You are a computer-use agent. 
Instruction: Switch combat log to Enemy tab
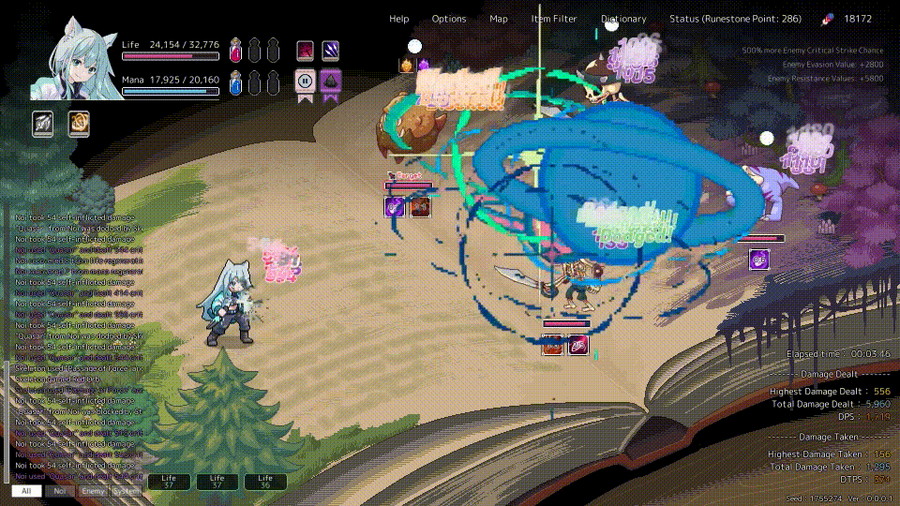coord(93,491)
